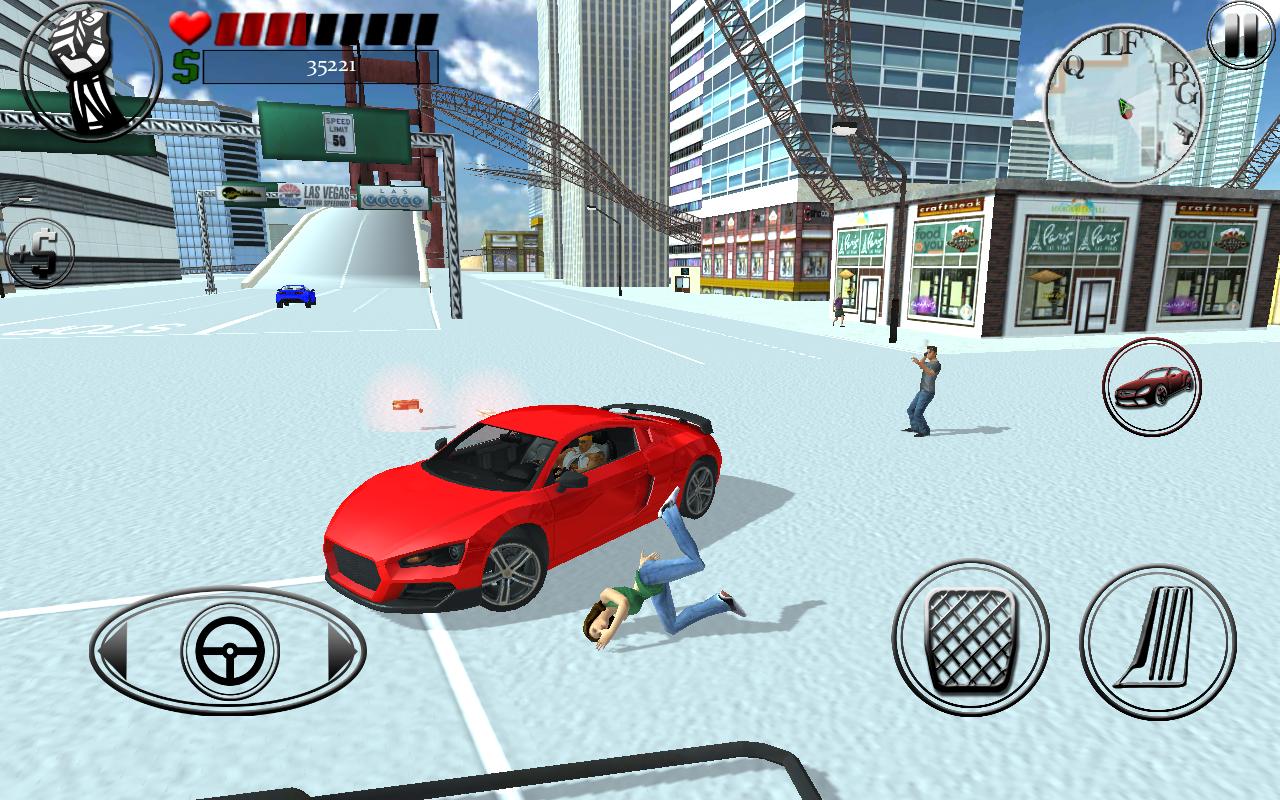Tap the red car vehicle button
Image resolution: width=1280 pixels, height=800 pixels.
pyautogui.click(x=1152, y=387)
